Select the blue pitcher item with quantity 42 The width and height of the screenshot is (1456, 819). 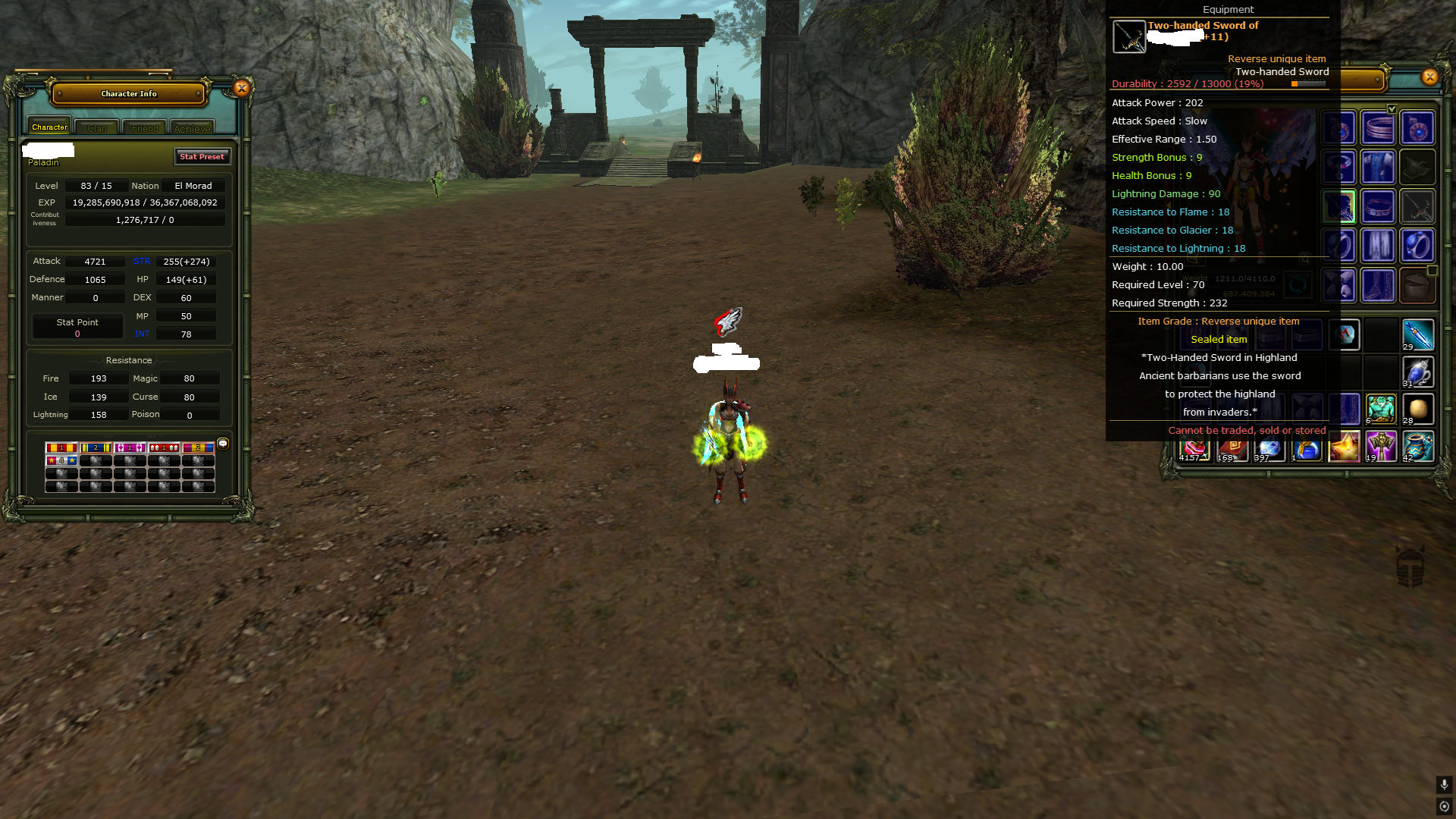point(1420,446)
